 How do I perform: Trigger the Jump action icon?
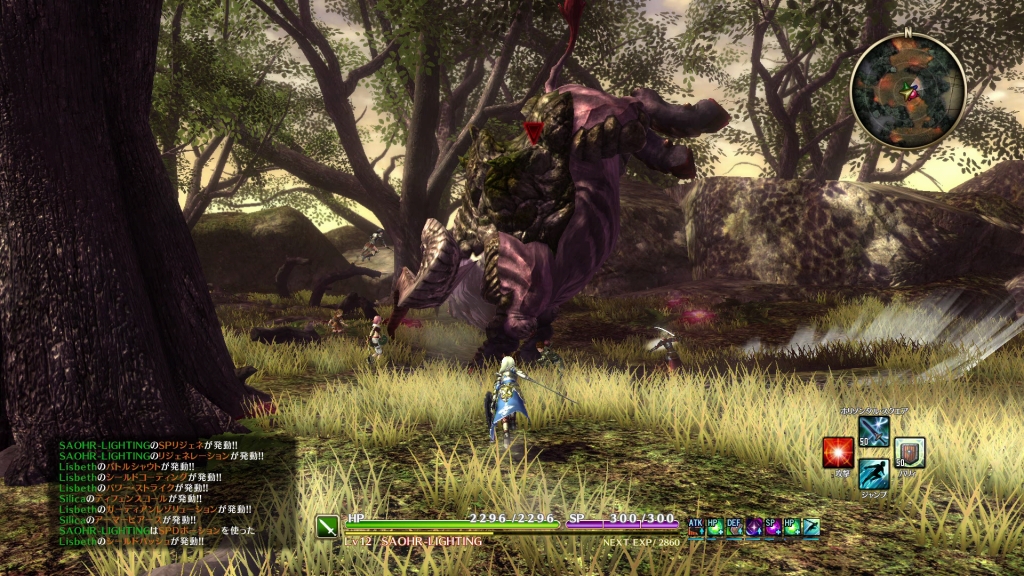[873, 474]
